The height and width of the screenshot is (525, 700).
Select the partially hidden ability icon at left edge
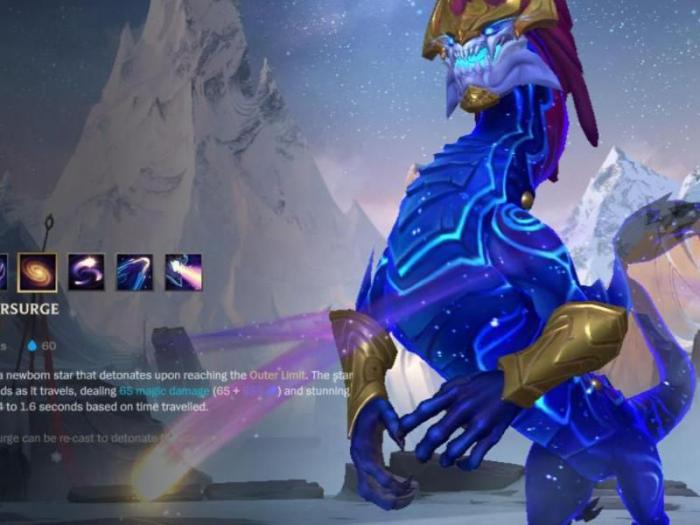pyautogui.click(x=3, y=272)
